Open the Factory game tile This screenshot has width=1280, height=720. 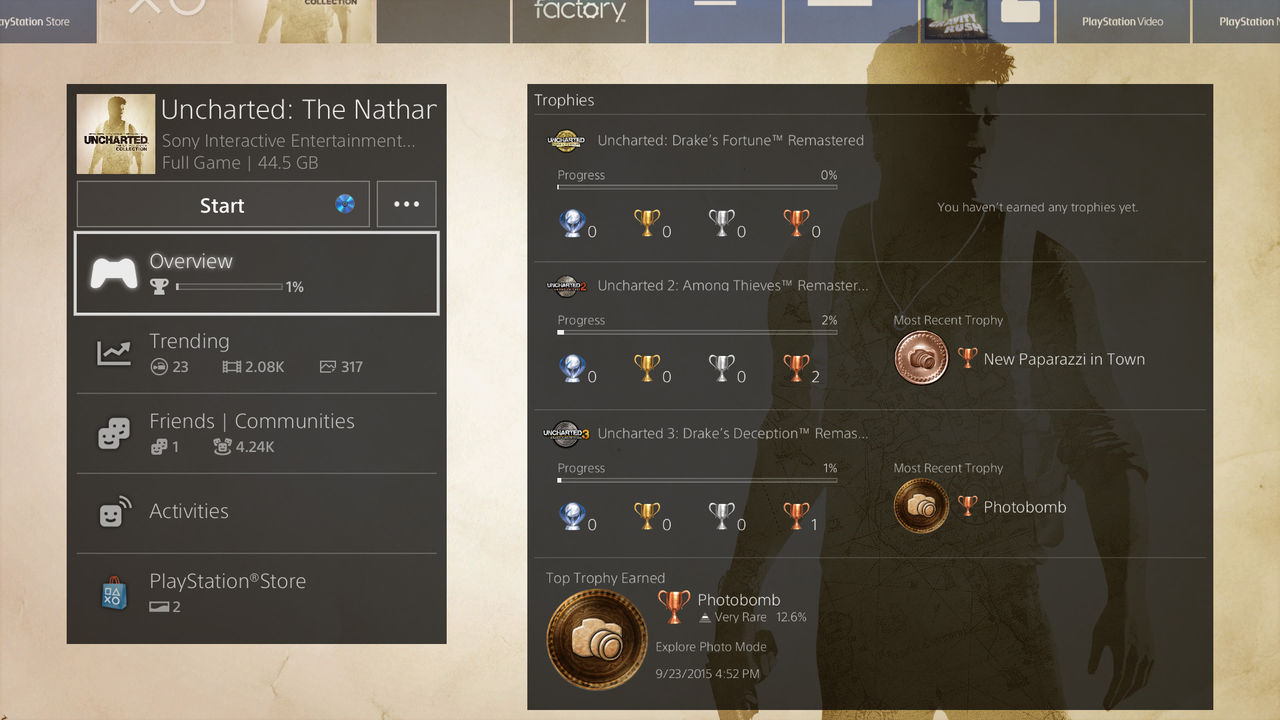coord(579,20)
